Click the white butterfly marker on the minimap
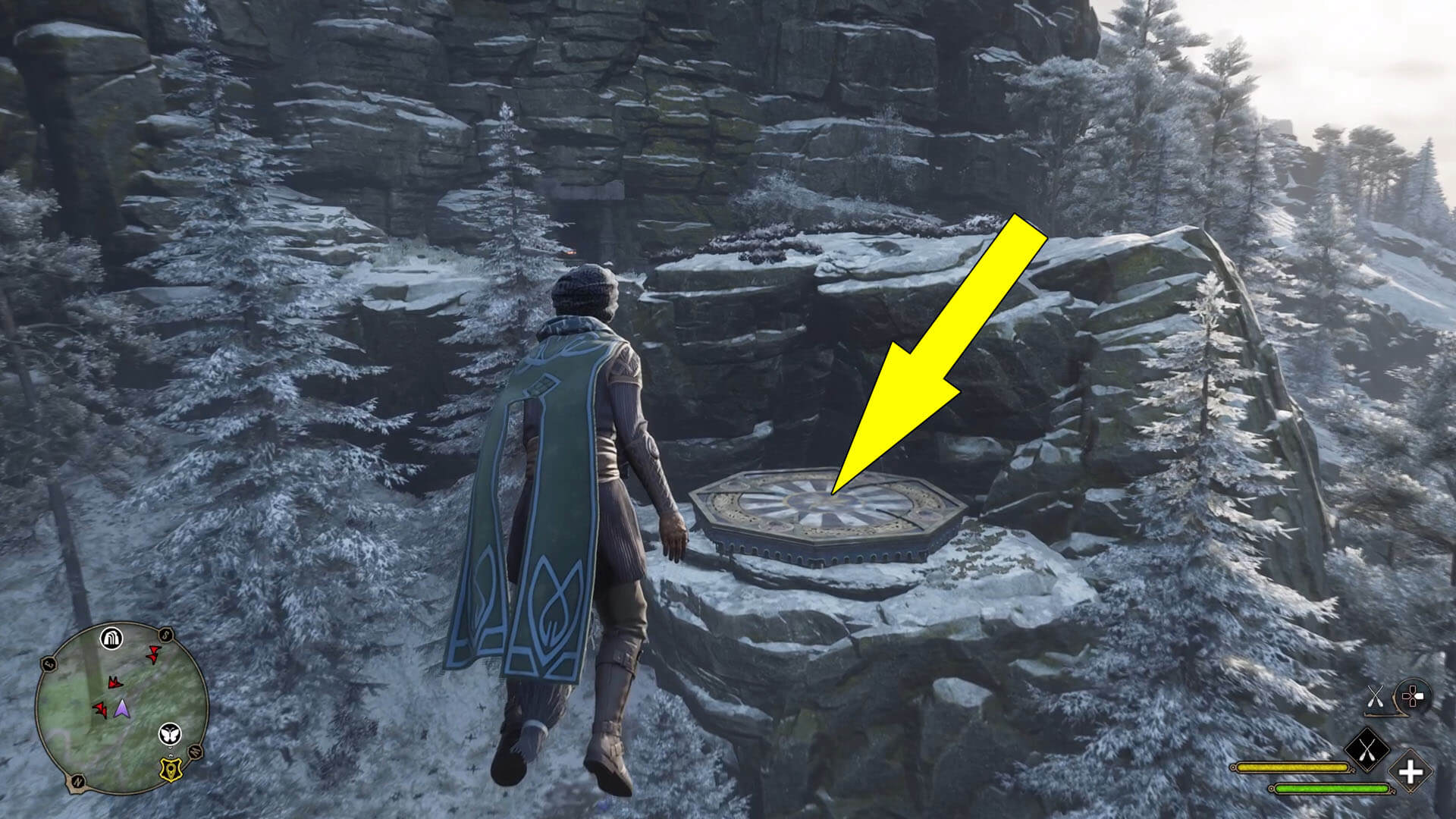1456x819 pixels. click(171, 733)
